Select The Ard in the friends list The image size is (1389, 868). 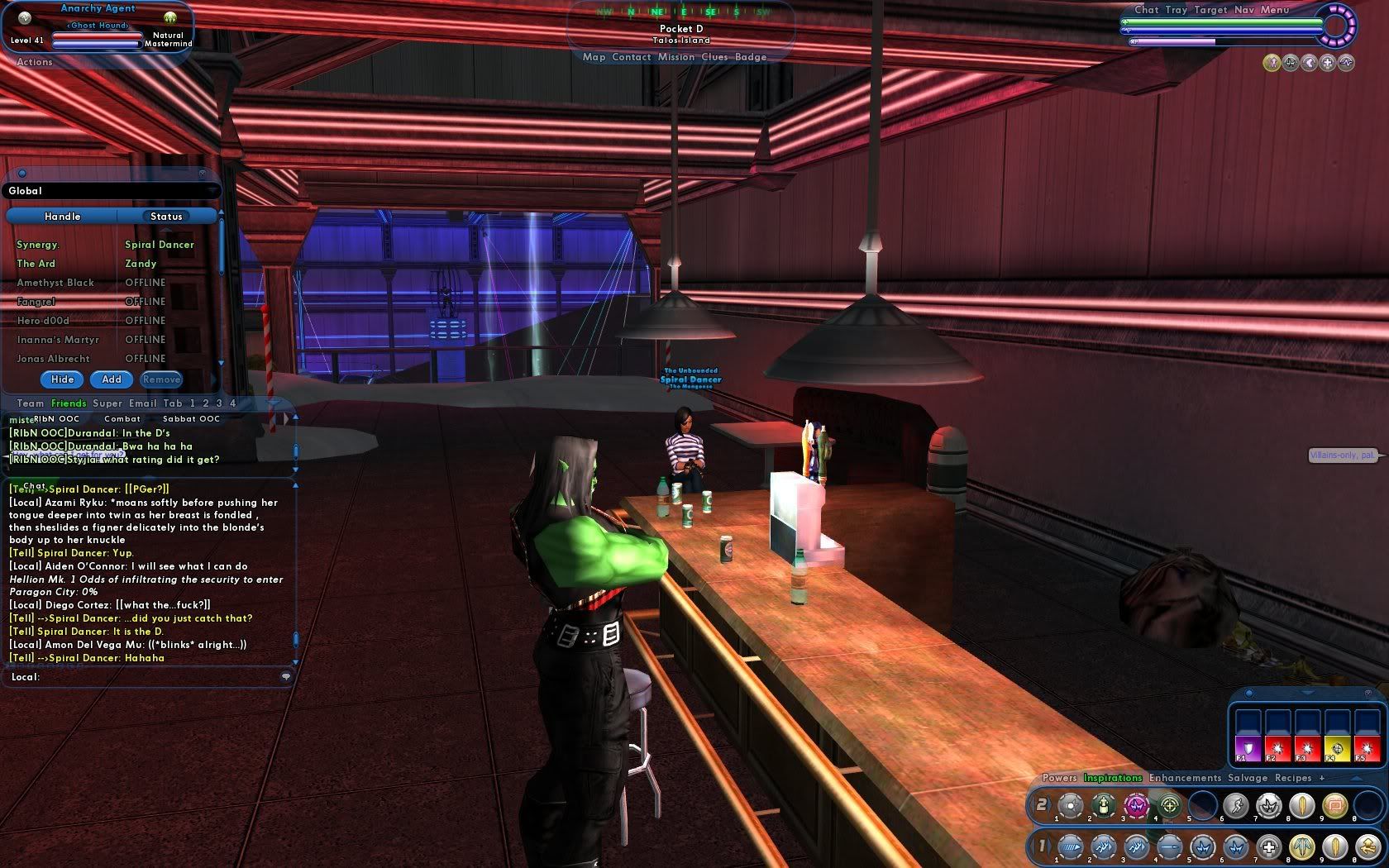click(x=36, y=264)
